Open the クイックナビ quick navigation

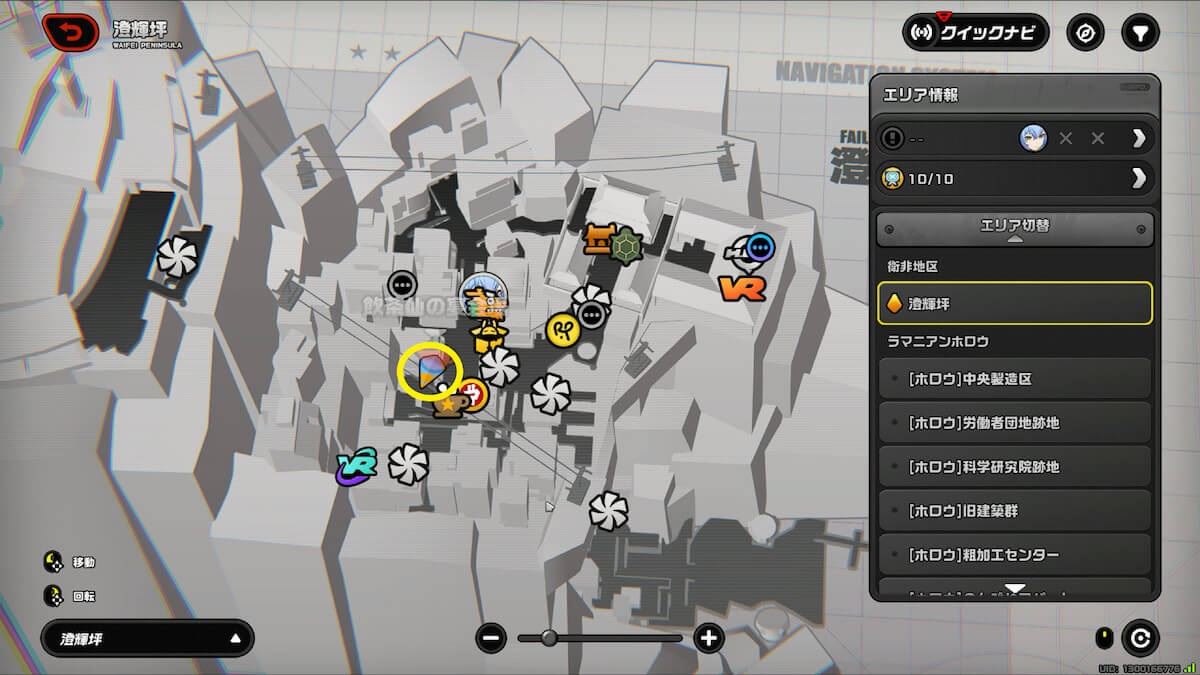[975, 32]
